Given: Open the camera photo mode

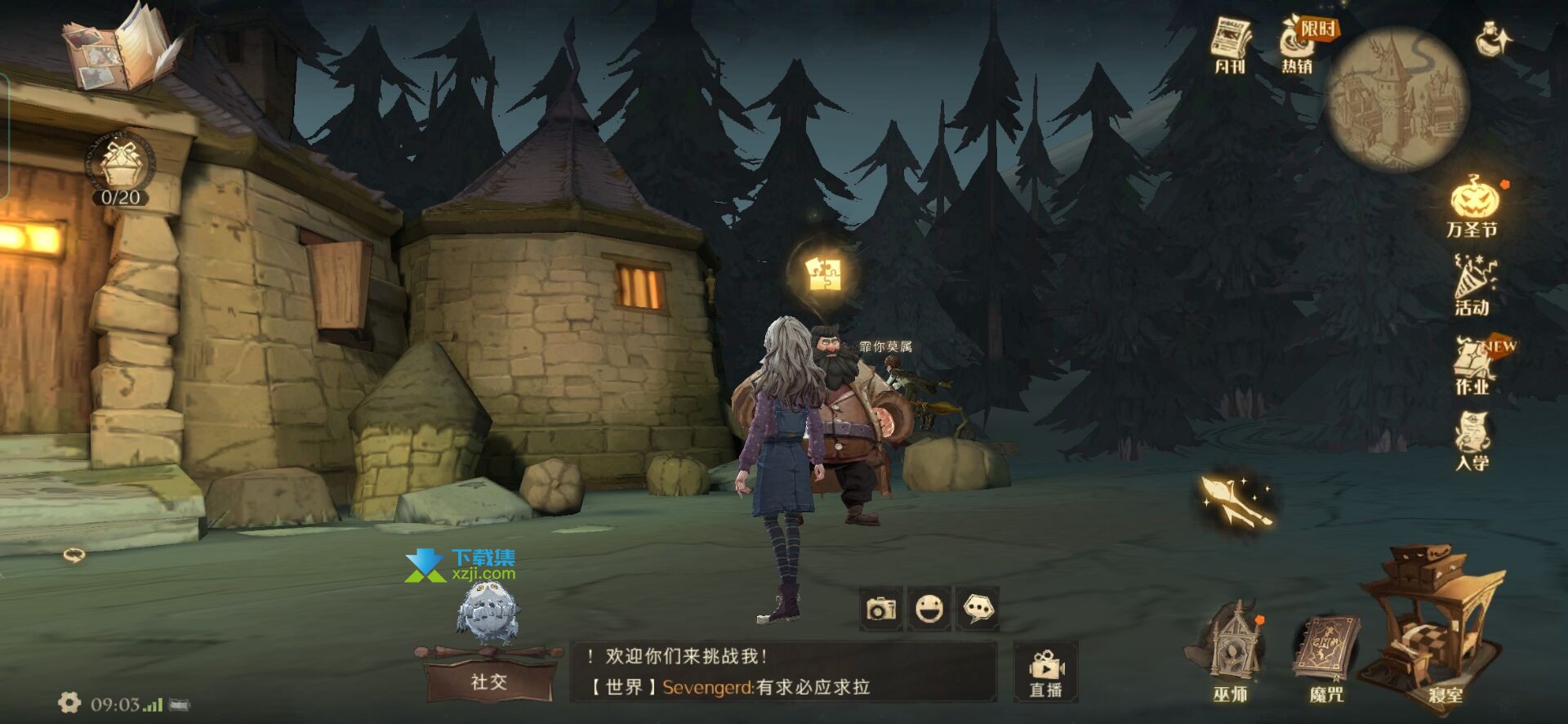Looking at the screenshot, I should [x=881, y=609].
